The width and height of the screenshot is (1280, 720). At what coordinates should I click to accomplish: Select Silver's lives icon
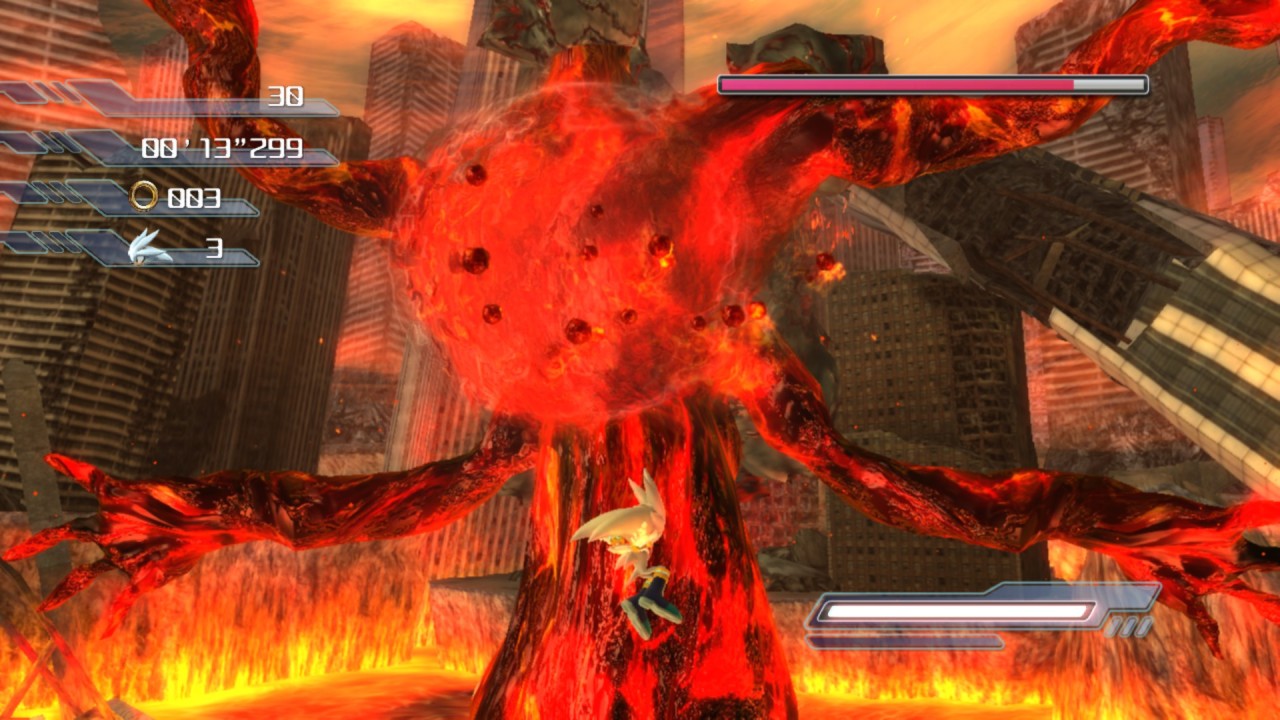150,247
